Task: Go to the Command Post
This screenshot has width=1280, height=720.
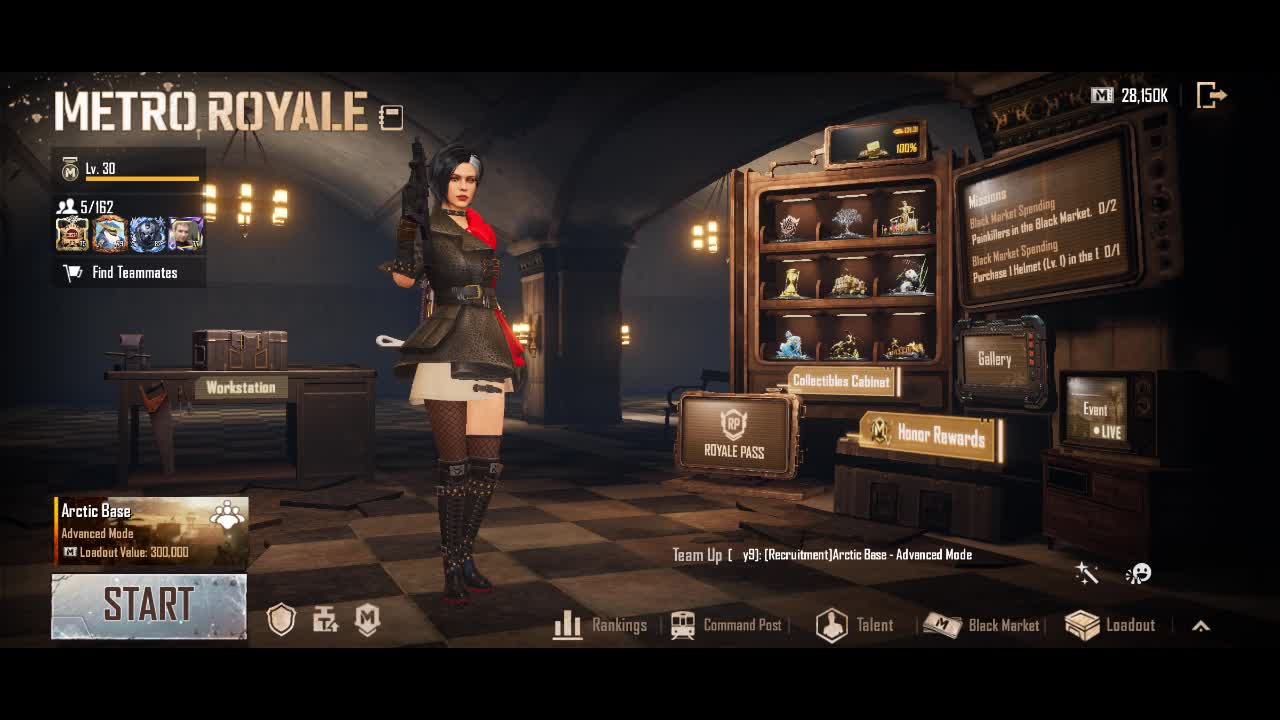Action: 727,625
